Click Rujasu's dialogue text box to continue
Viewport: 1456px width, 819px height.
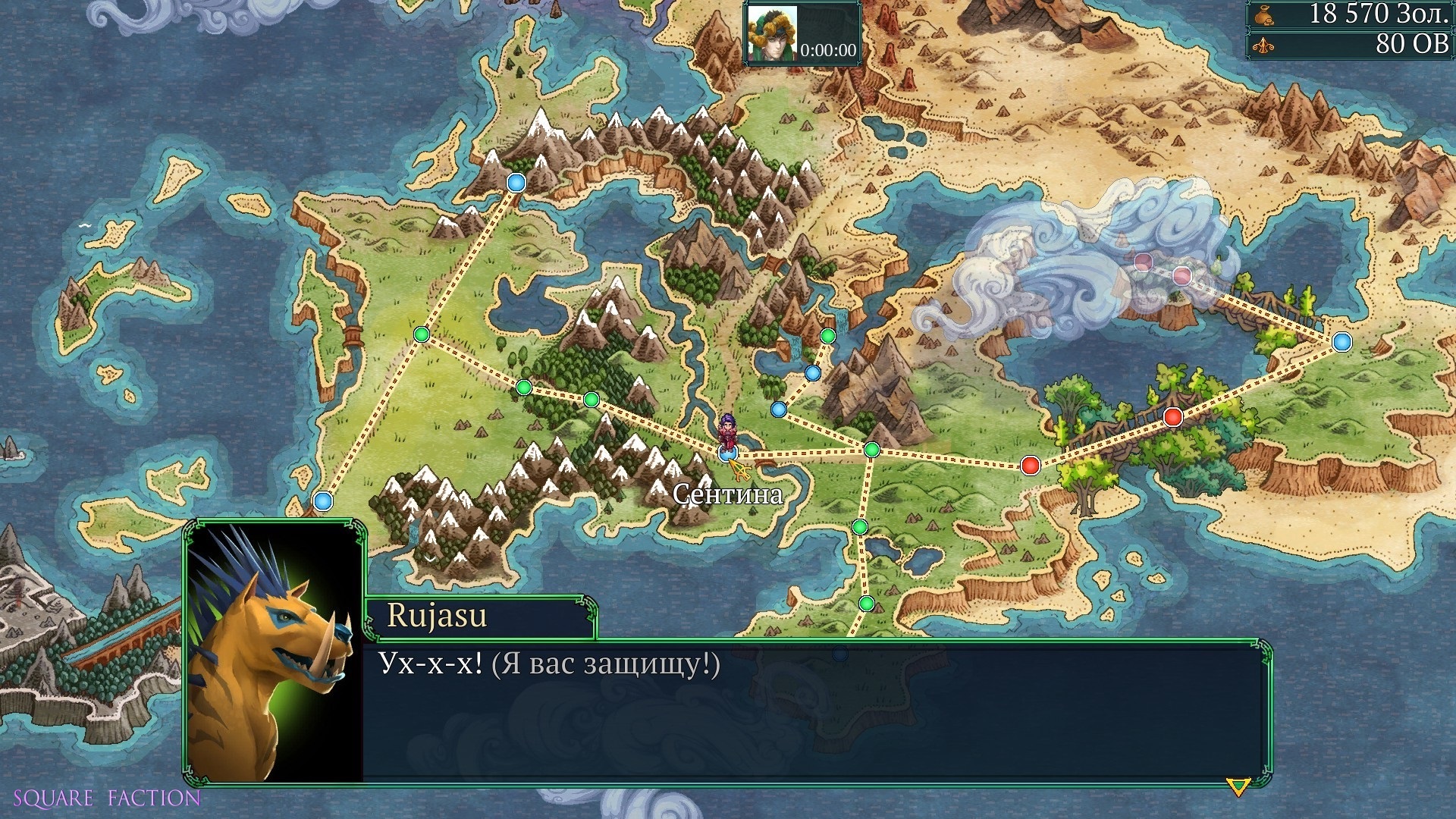tap(815, 711)
